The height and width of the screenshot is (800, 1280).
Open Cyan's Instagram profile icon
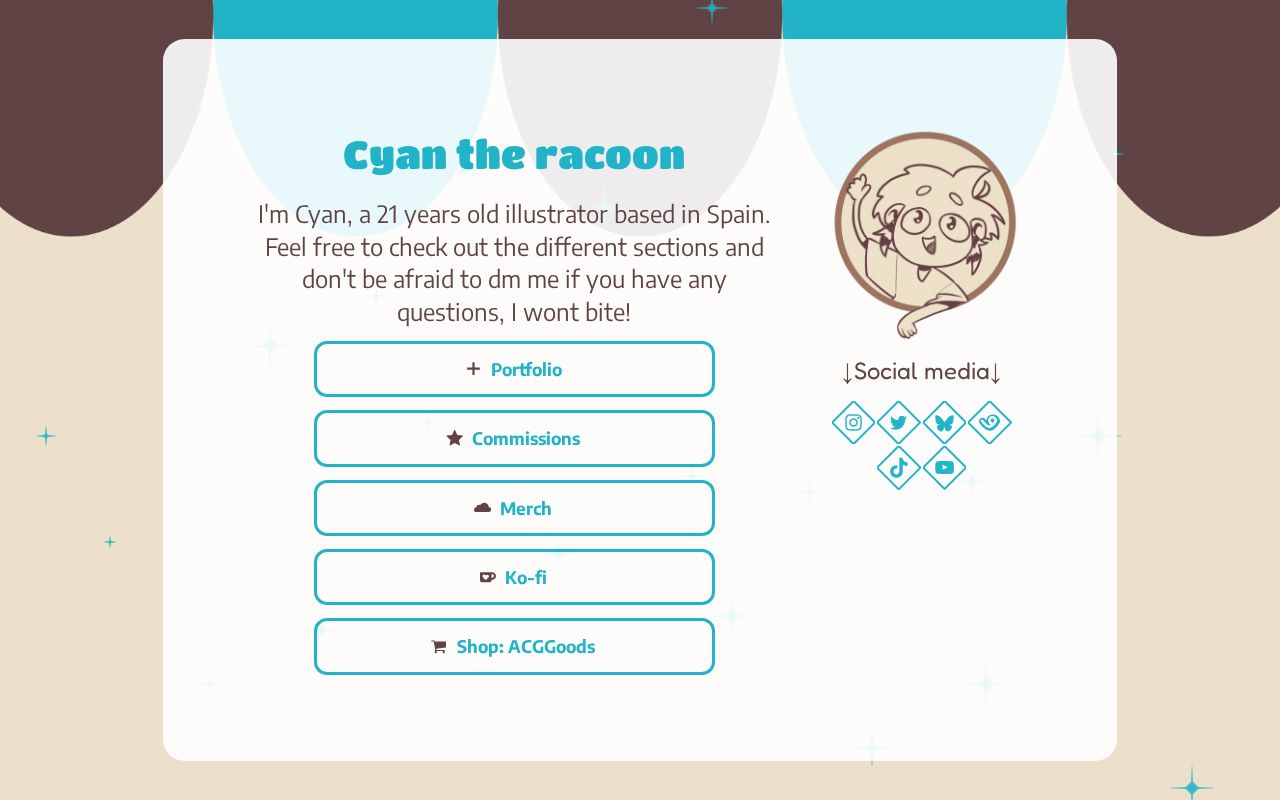pos(853,422)
